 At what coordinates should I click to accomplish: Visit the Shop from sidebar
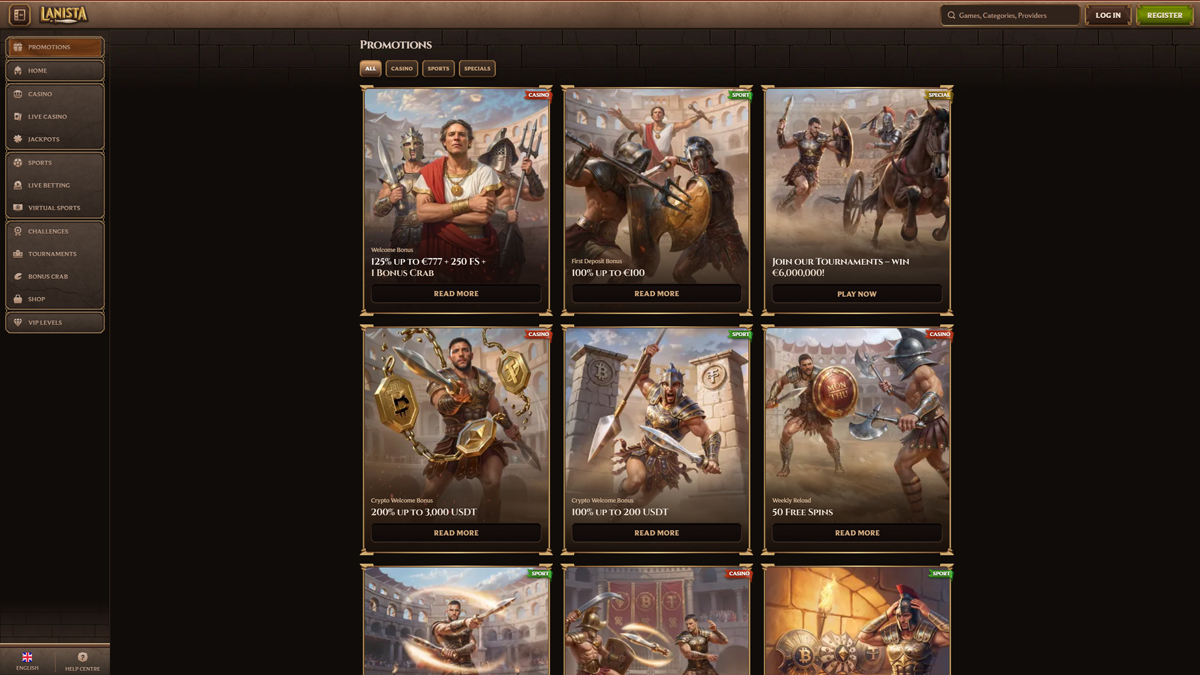54,299
